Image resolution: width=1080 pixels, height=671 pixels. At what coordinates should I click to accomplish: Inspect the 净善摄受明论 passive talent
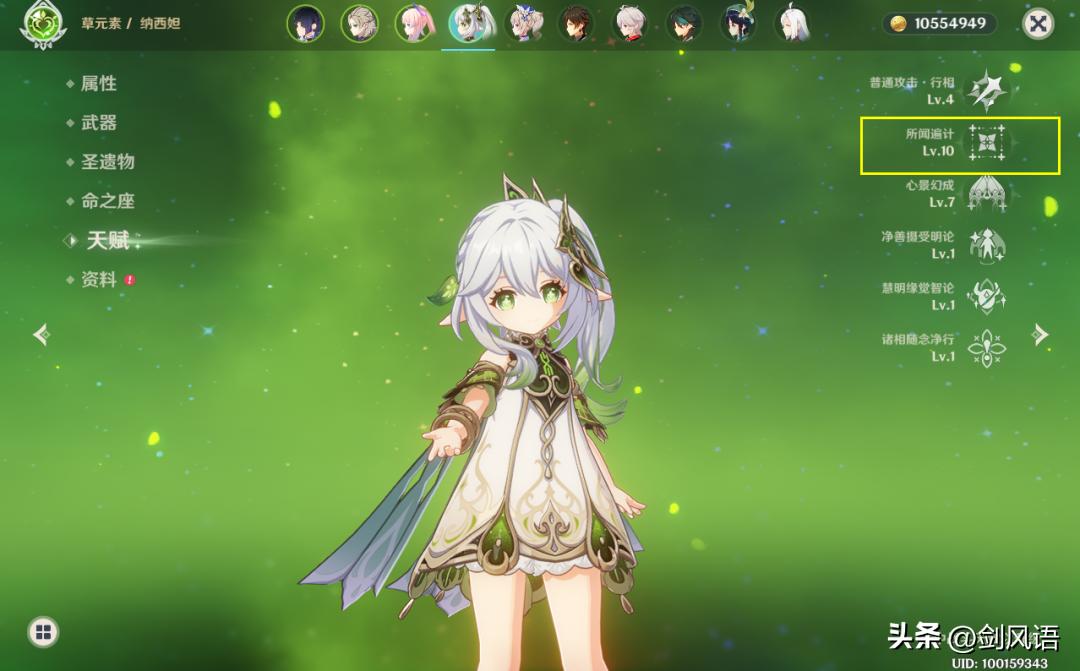986,245
